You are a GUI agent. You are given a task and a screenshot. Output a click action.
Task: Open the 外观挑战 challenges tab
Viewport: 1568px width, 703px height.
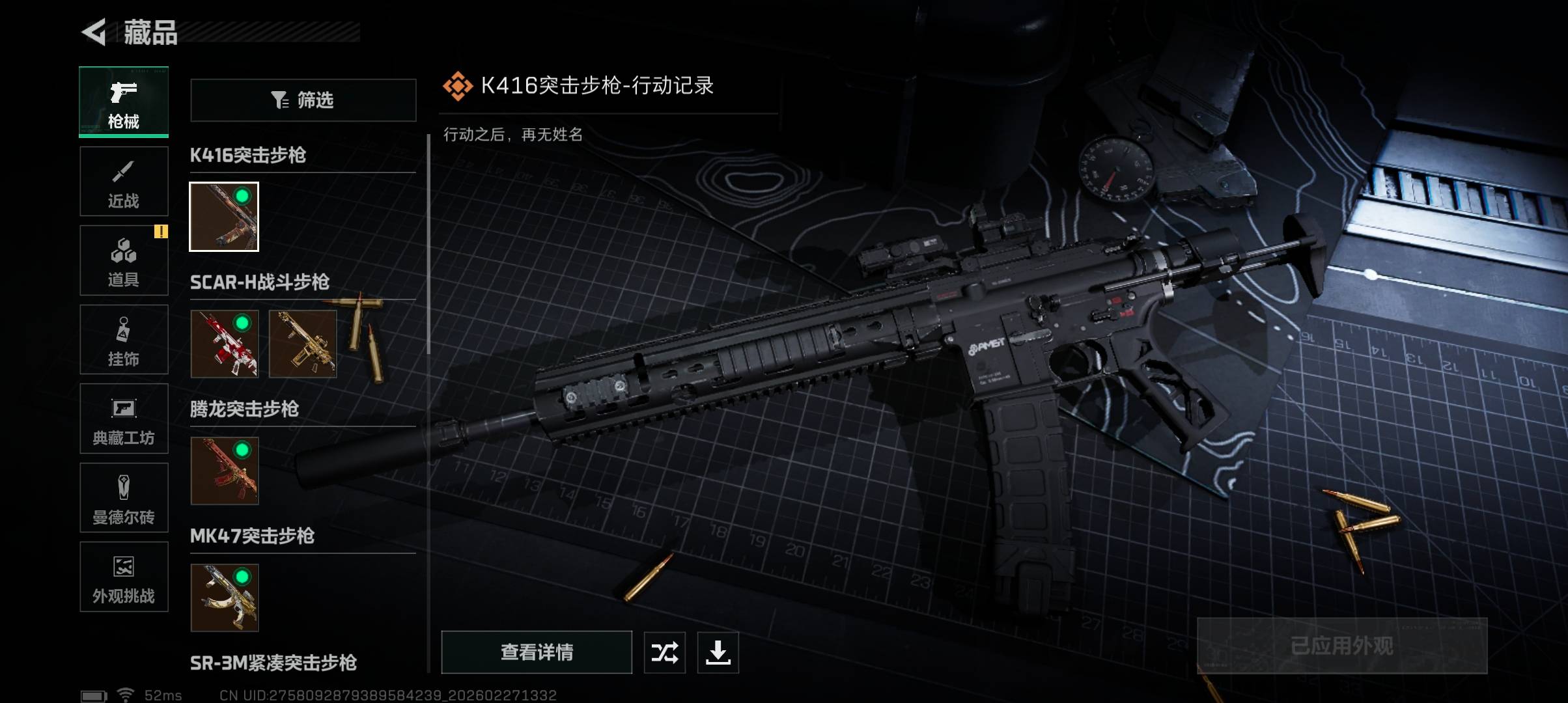124,577
